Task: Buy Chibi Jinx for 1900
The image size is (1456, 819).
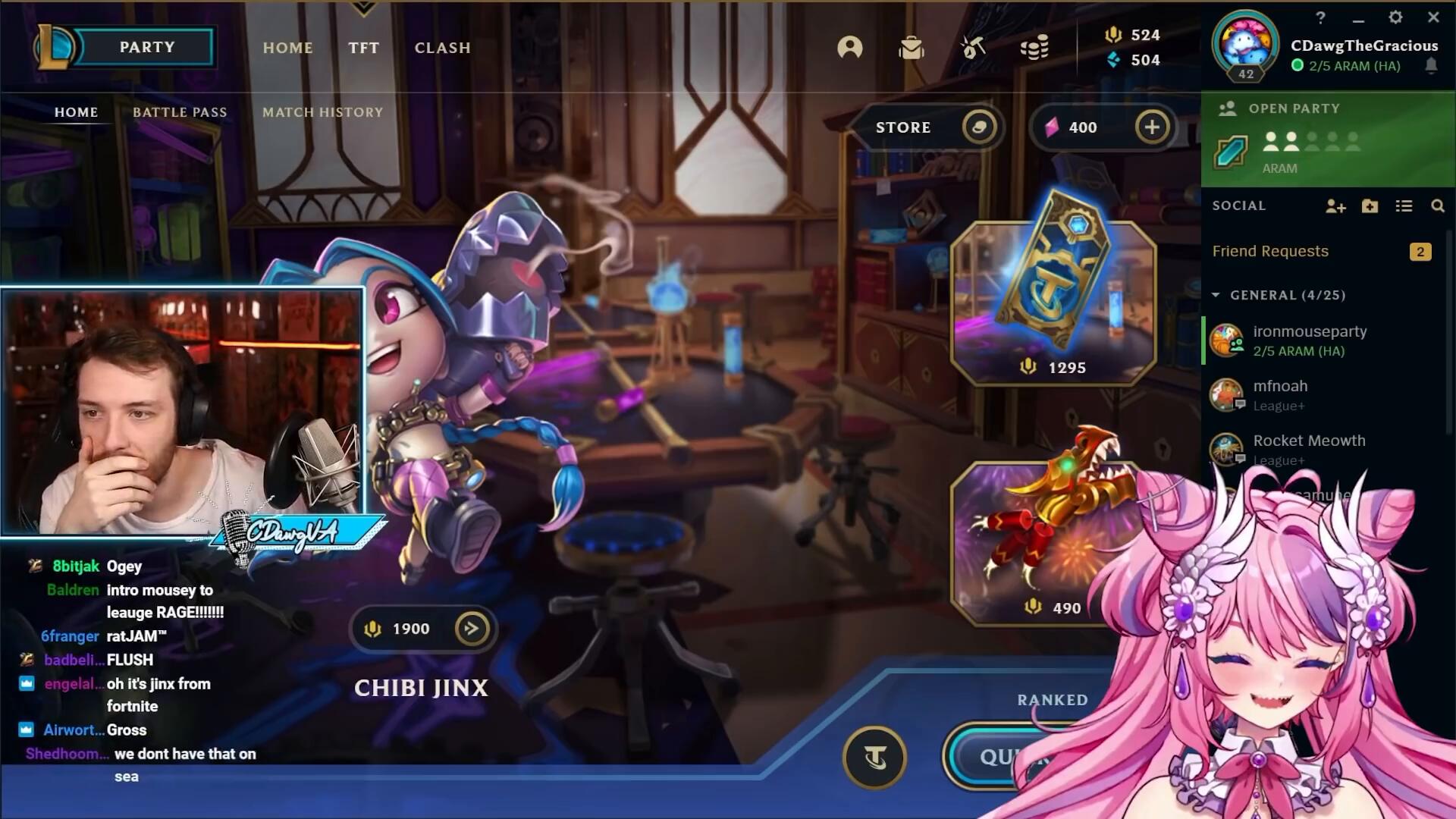Action: tap(423, 629)
